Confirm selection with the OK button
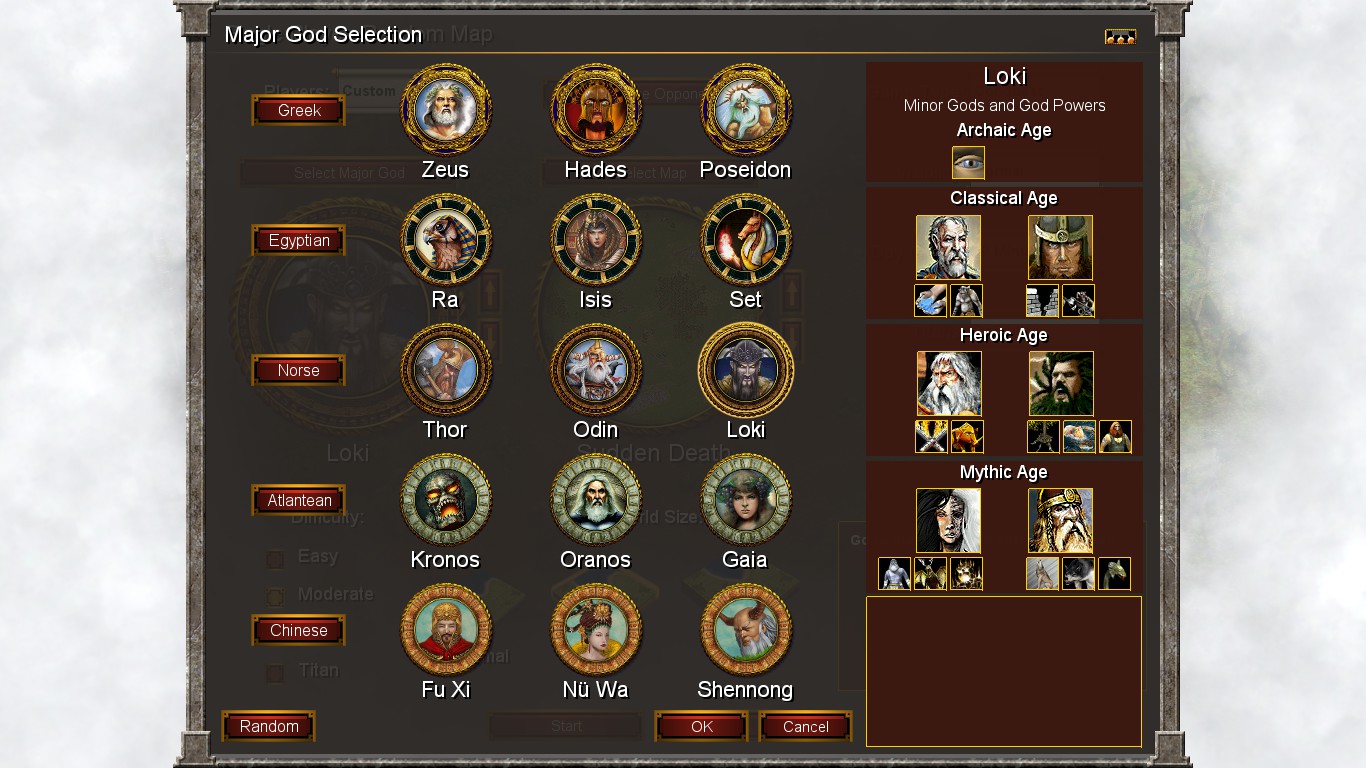Screen dimensions: 1366x768 coord(701,727)
